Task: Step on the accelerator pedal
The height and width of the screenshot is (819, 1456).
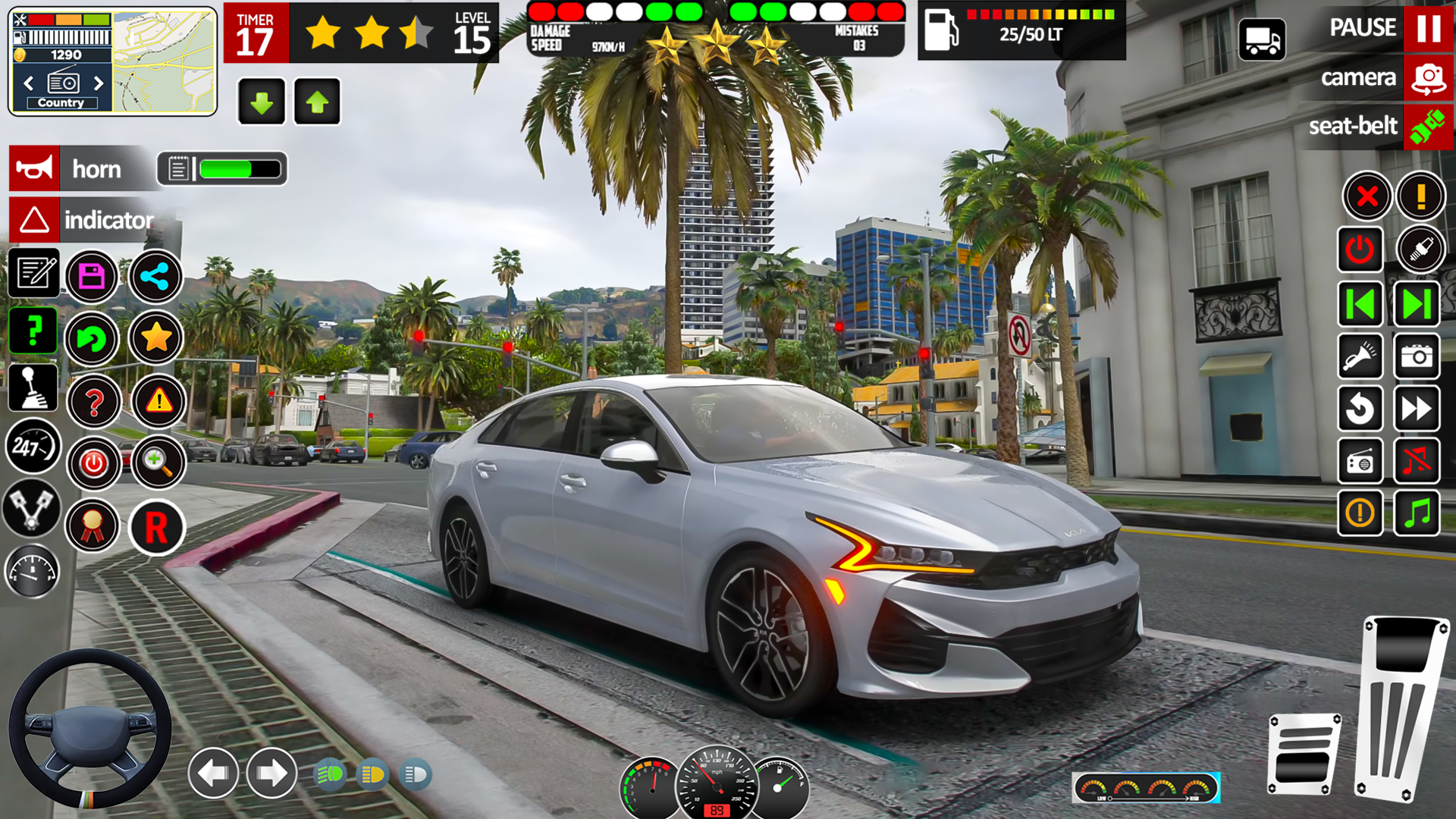Action: (x=1403, y=709)
